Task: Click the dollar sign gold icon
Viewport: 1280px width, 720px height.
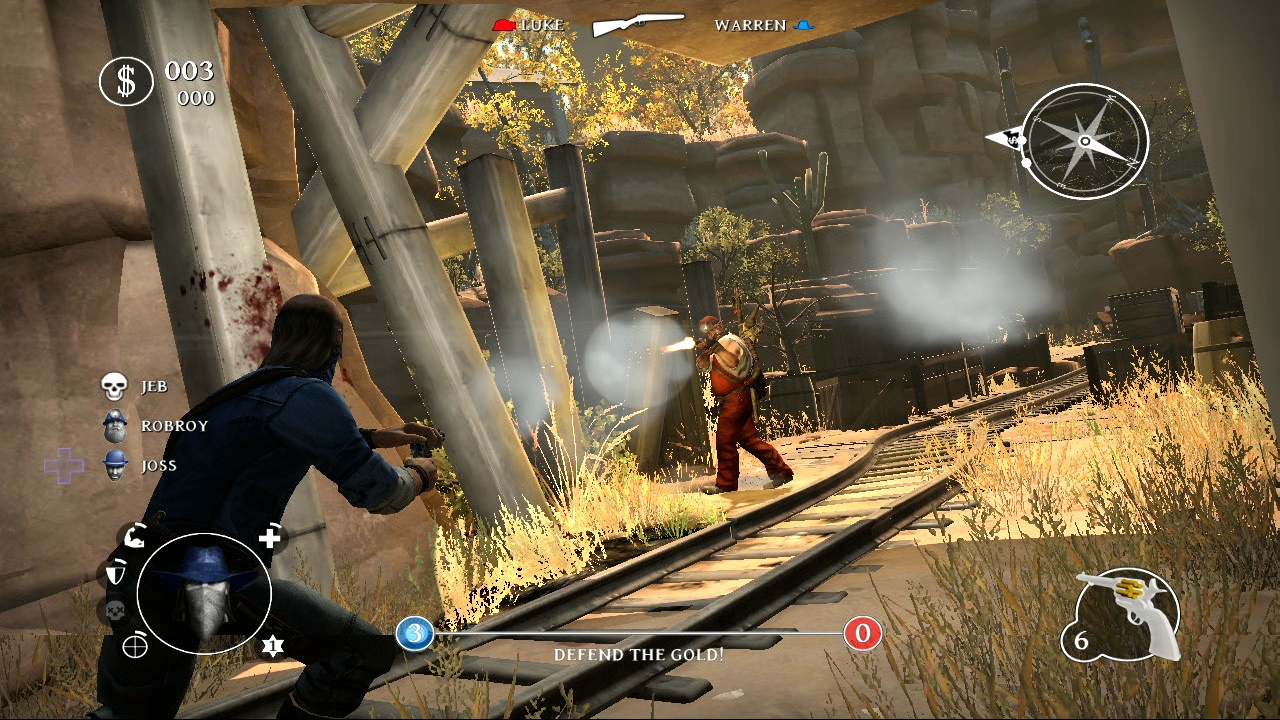Action: (x=126, y=81)
